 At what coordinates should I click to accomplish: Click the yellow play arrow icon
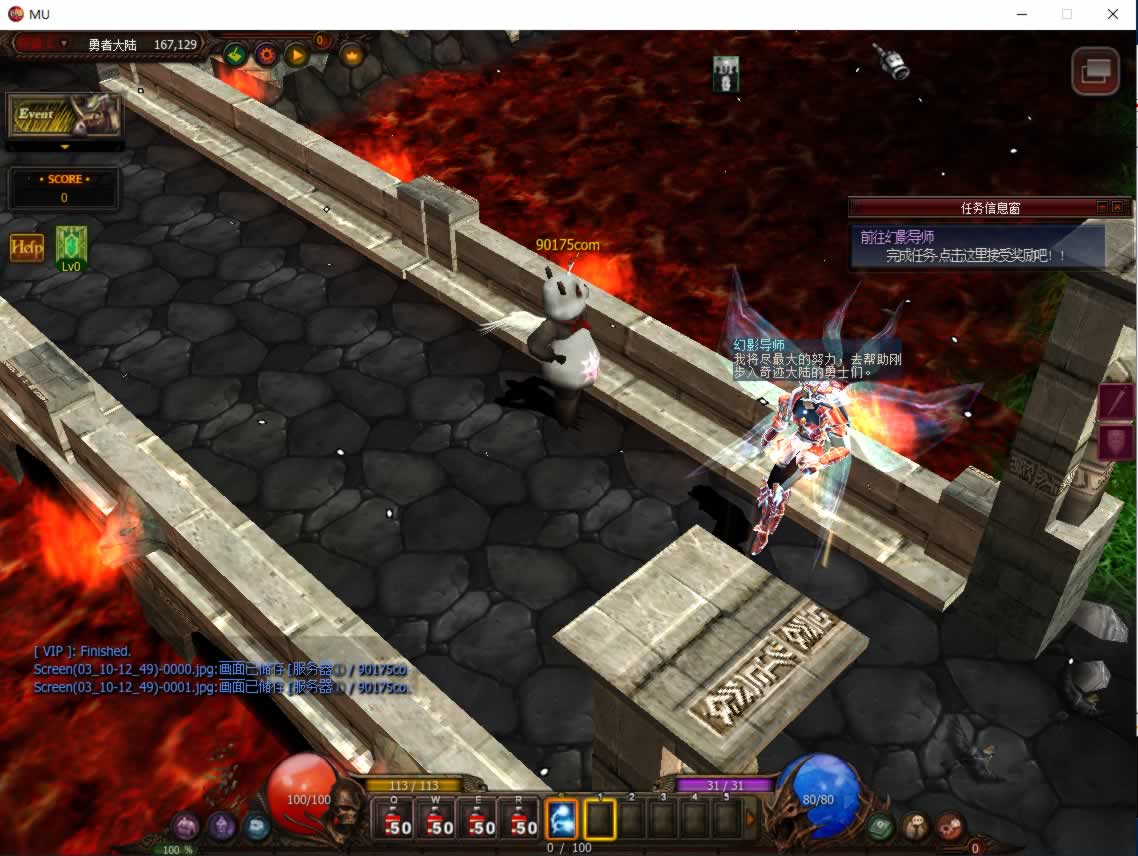click(297, 54)
